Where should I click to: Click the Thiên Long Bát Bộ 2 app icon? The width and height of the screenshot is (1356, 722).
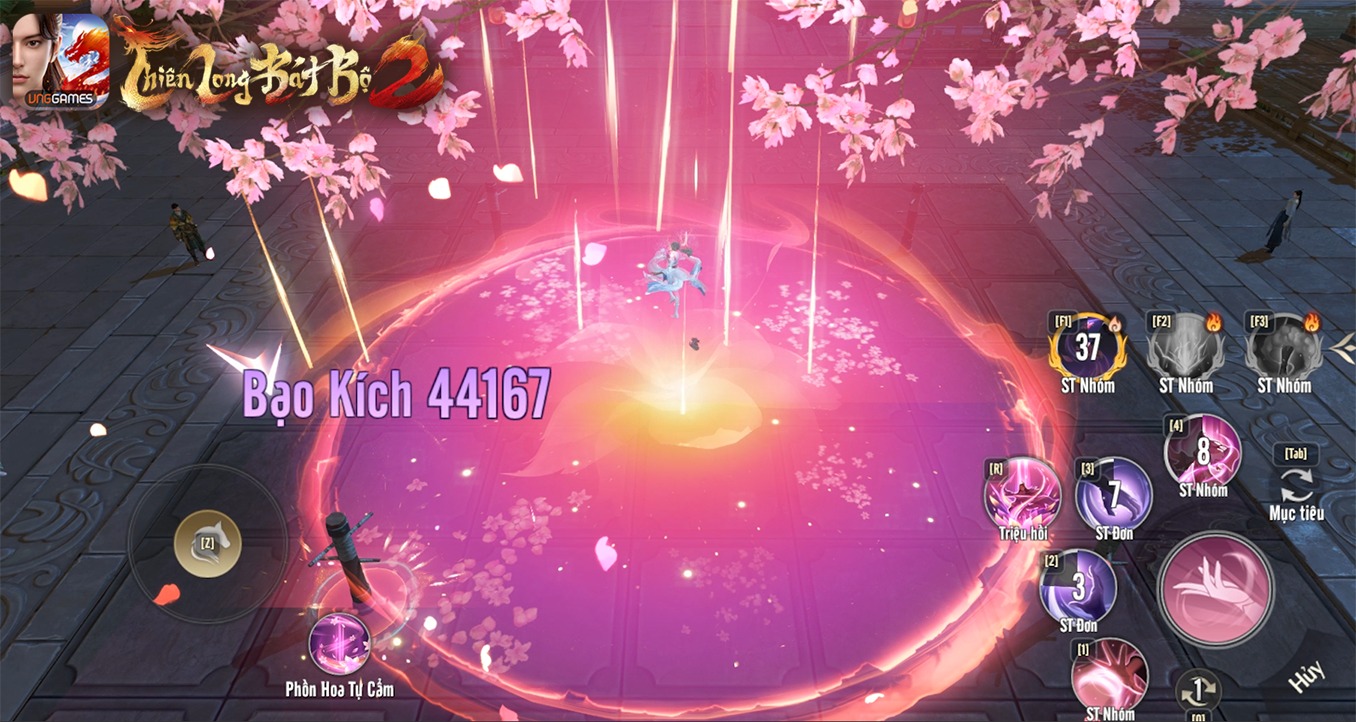pos(60,60)
